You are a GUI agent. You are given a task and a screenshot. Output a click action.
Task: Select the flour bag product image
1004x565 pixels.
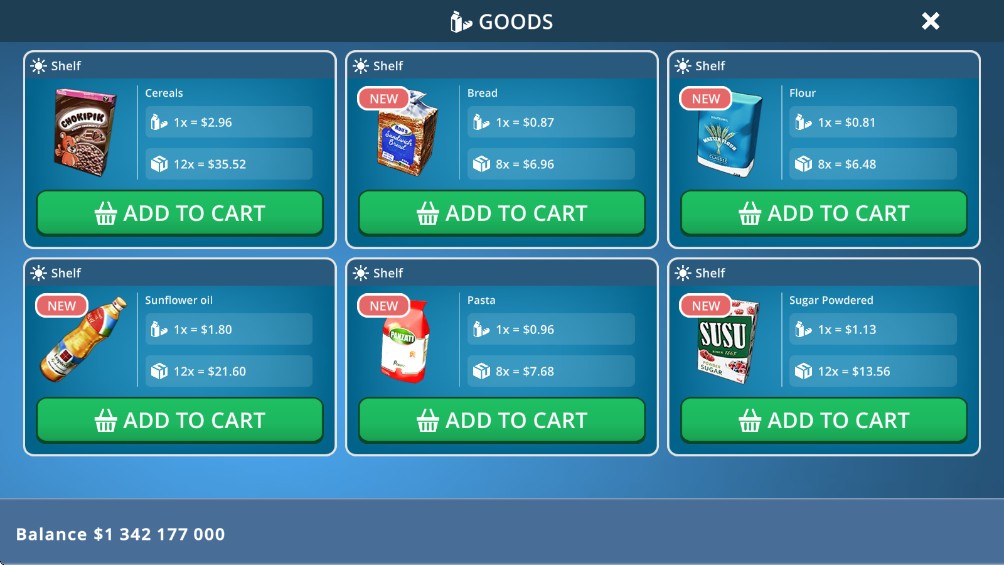pos(730,136)
